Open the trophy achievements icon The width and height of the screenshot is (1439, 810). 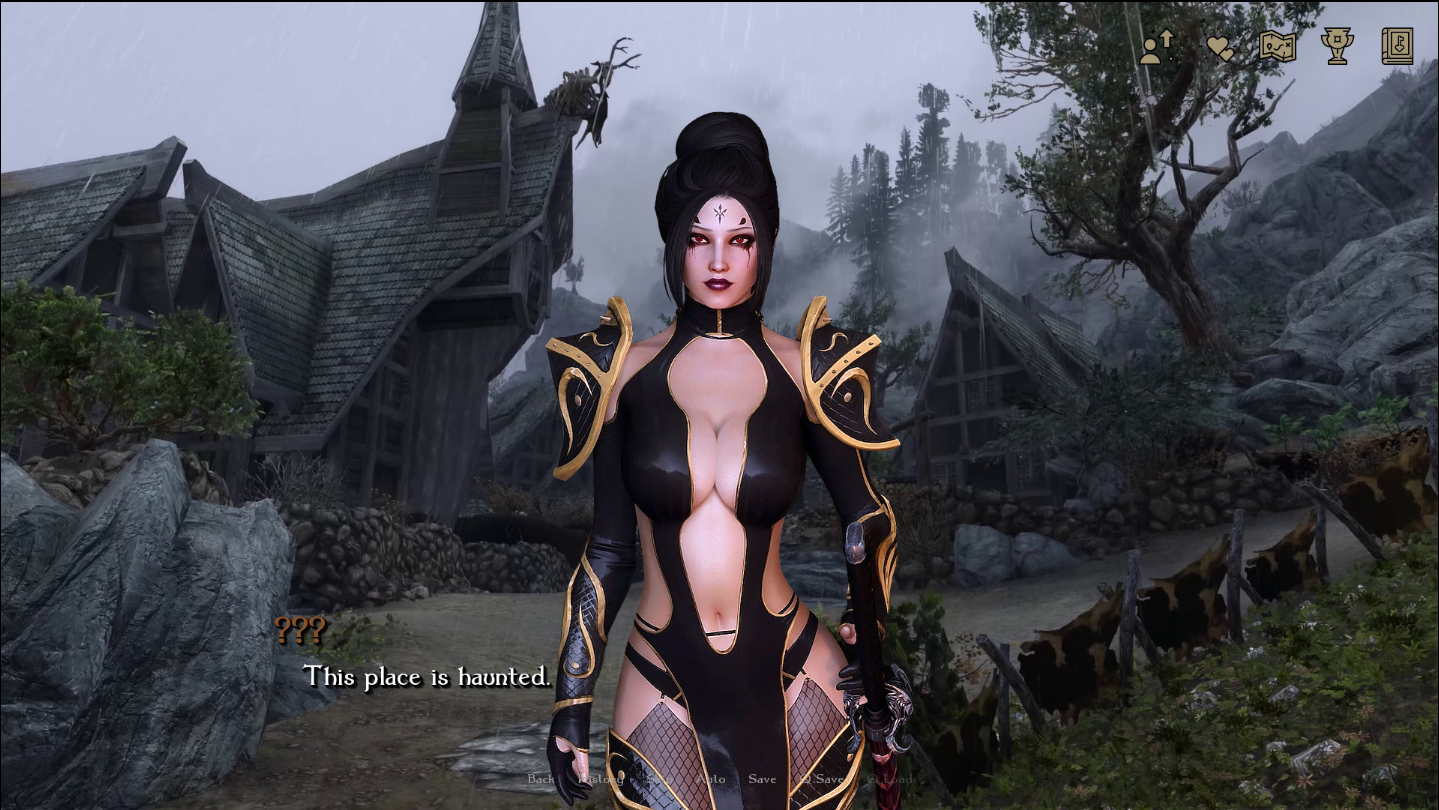tap(1337, 47)
